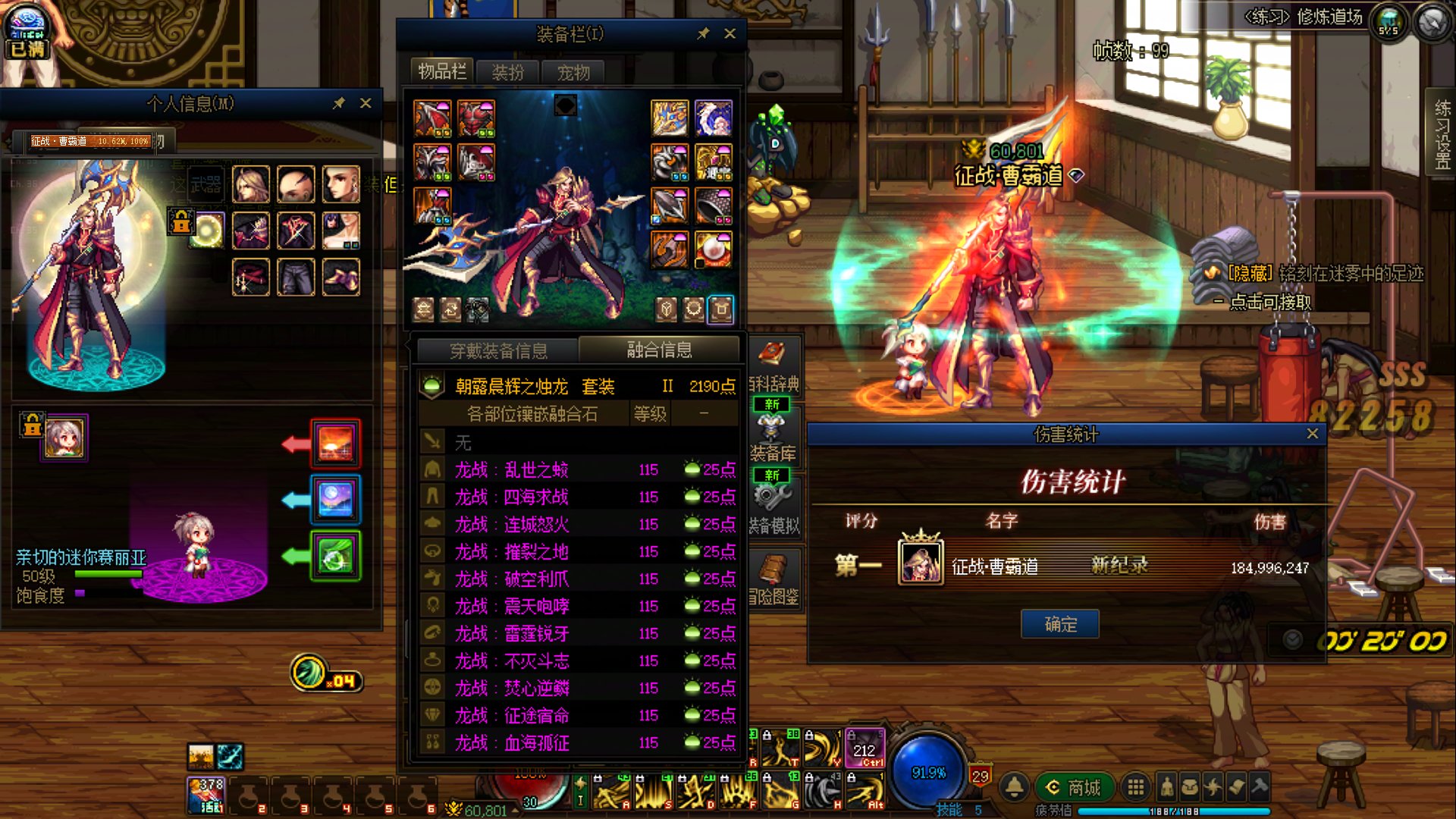This screenshot has height=819, width=1456.
Task: Click the auction hammer icon near 商城
Action: pos(1260,787)
